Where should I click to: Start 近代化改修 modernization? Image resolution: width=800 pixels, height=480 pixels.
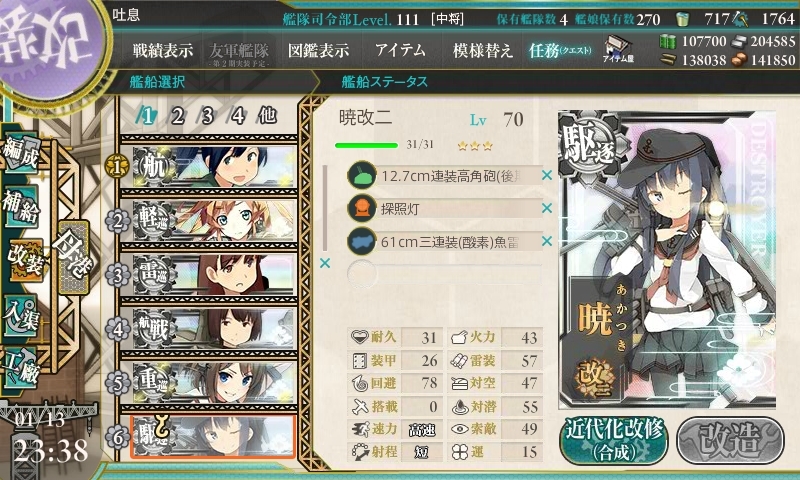pyautogui.click(x=613, y=439)
